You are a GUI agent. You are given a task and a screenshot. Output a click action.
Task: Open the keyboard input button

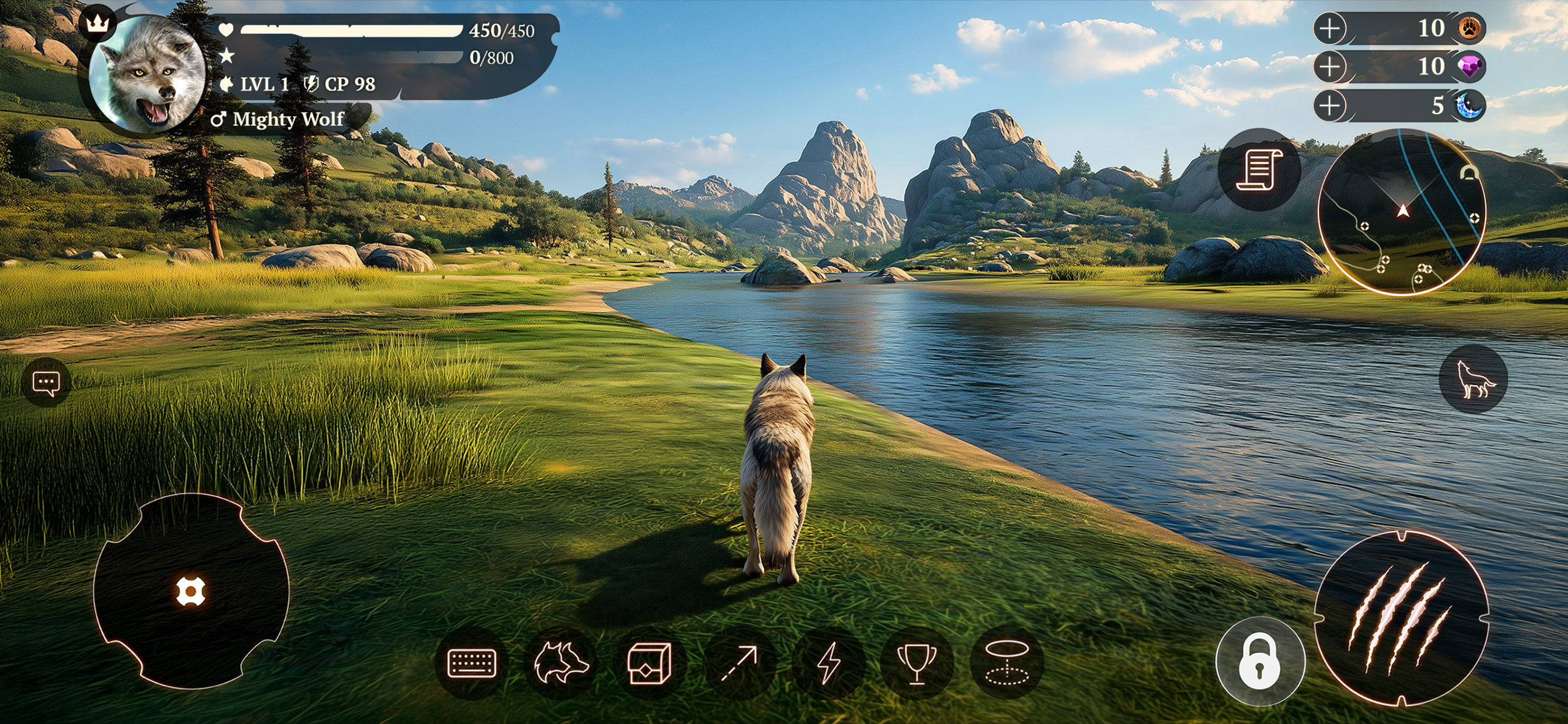472,663
